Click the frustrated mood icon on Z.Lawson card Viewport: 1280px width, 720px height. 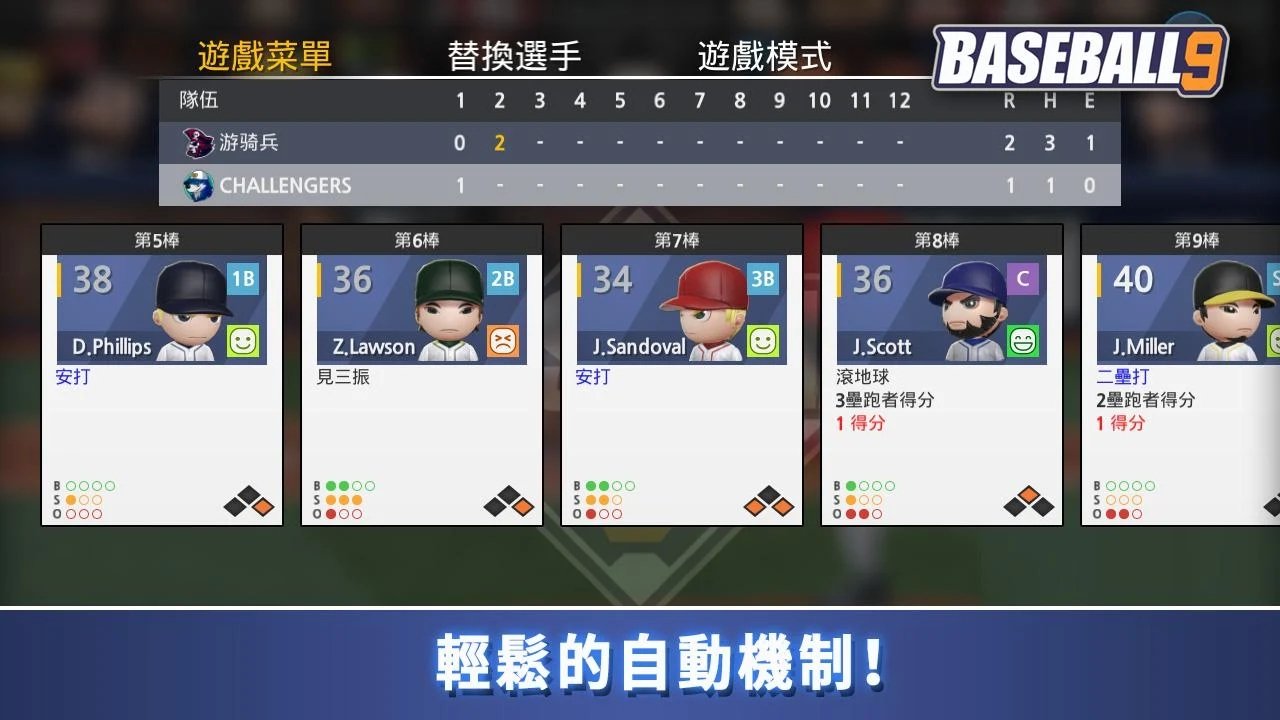(502, 342)
